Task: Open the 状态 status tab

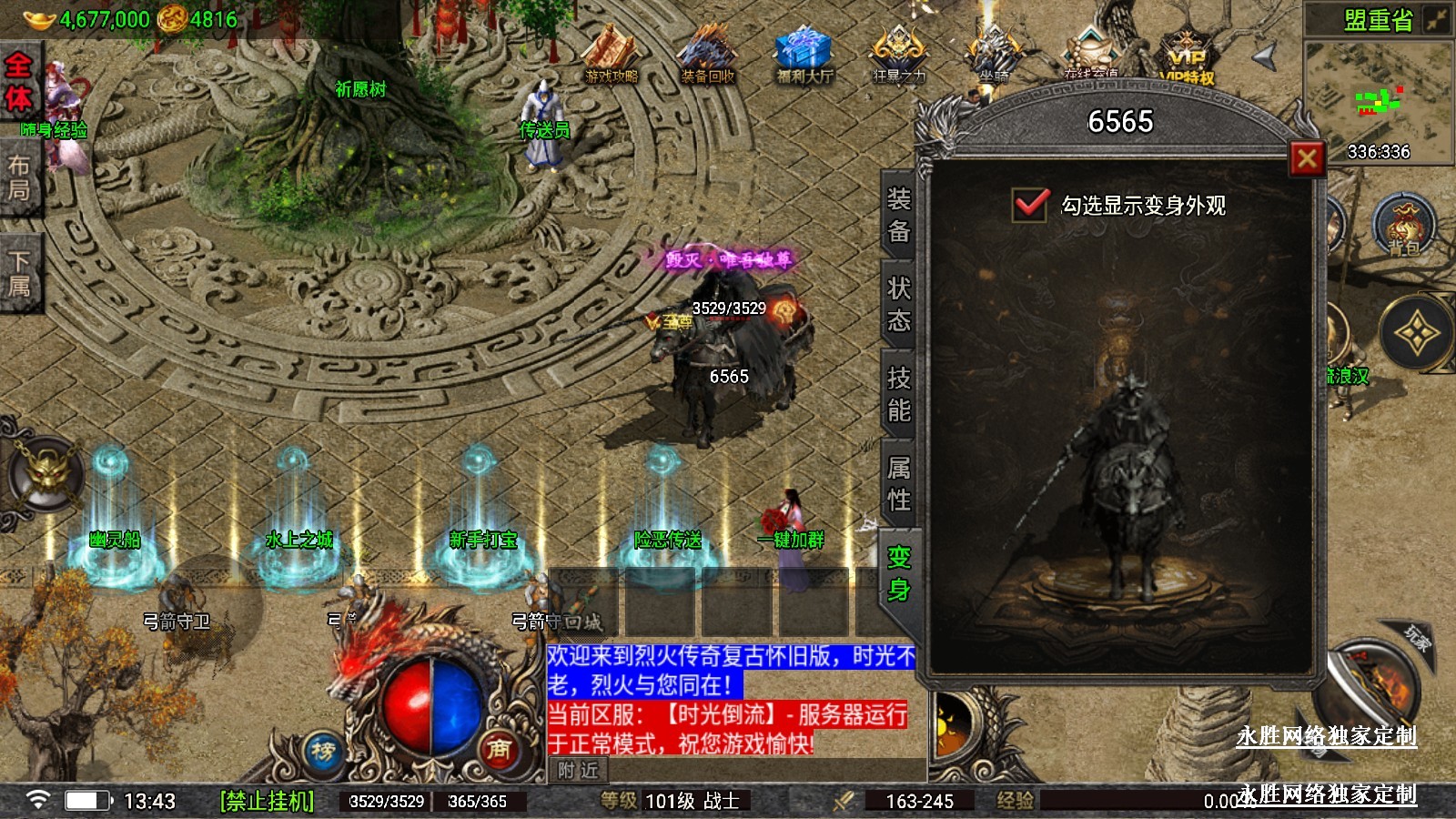Action: coord(899,304)
